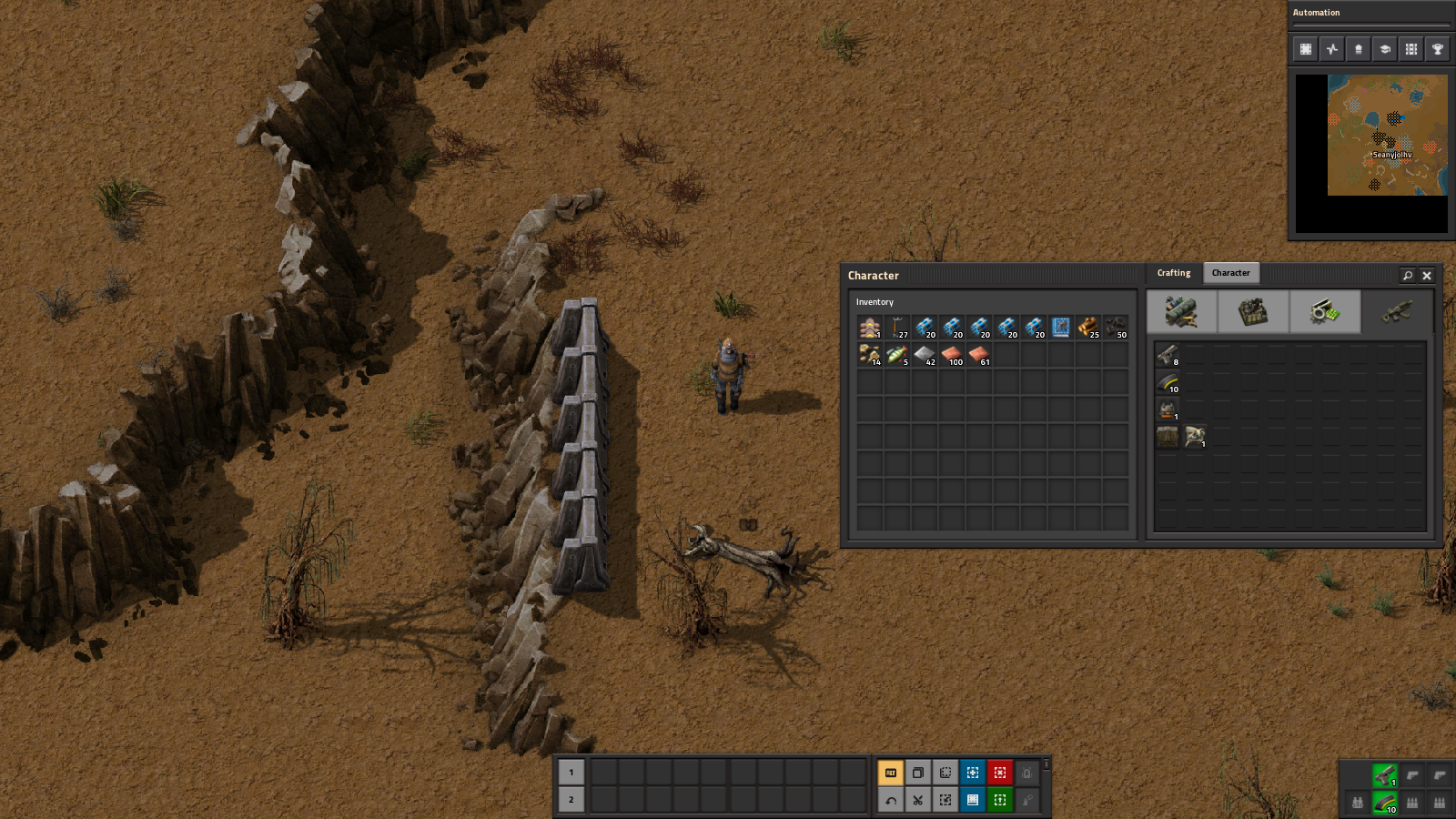Select the coal stack of 50

point(1116,328)
